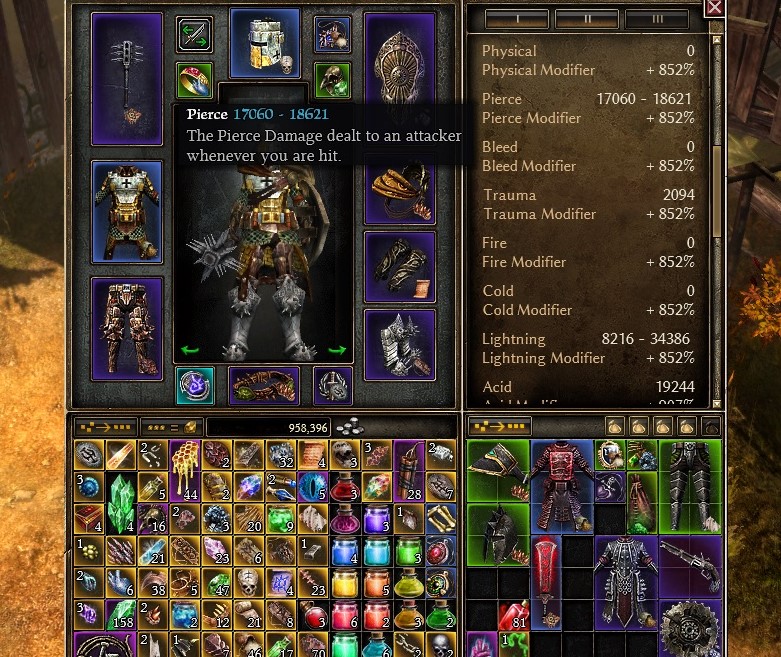Viewport: 781px width, 657px height.
Task: Click the weapon swap arrows button
Action: [194, 34]
